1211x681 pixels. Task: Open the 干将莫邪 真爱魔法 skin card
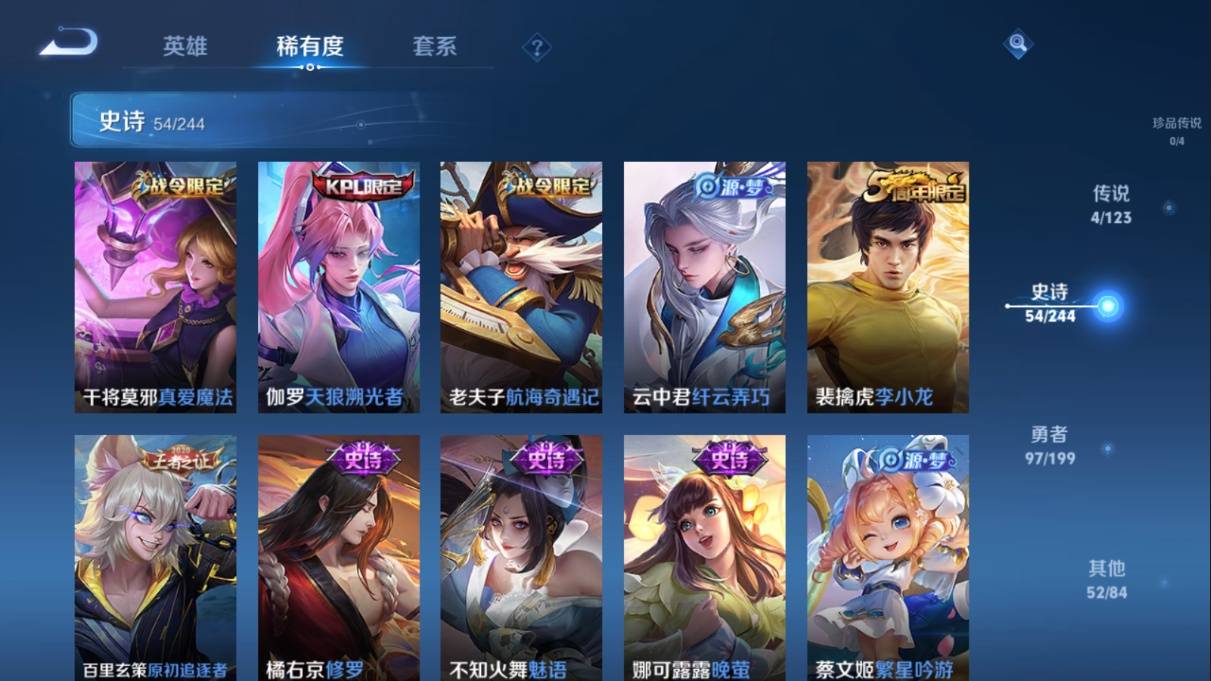[156, 287]
